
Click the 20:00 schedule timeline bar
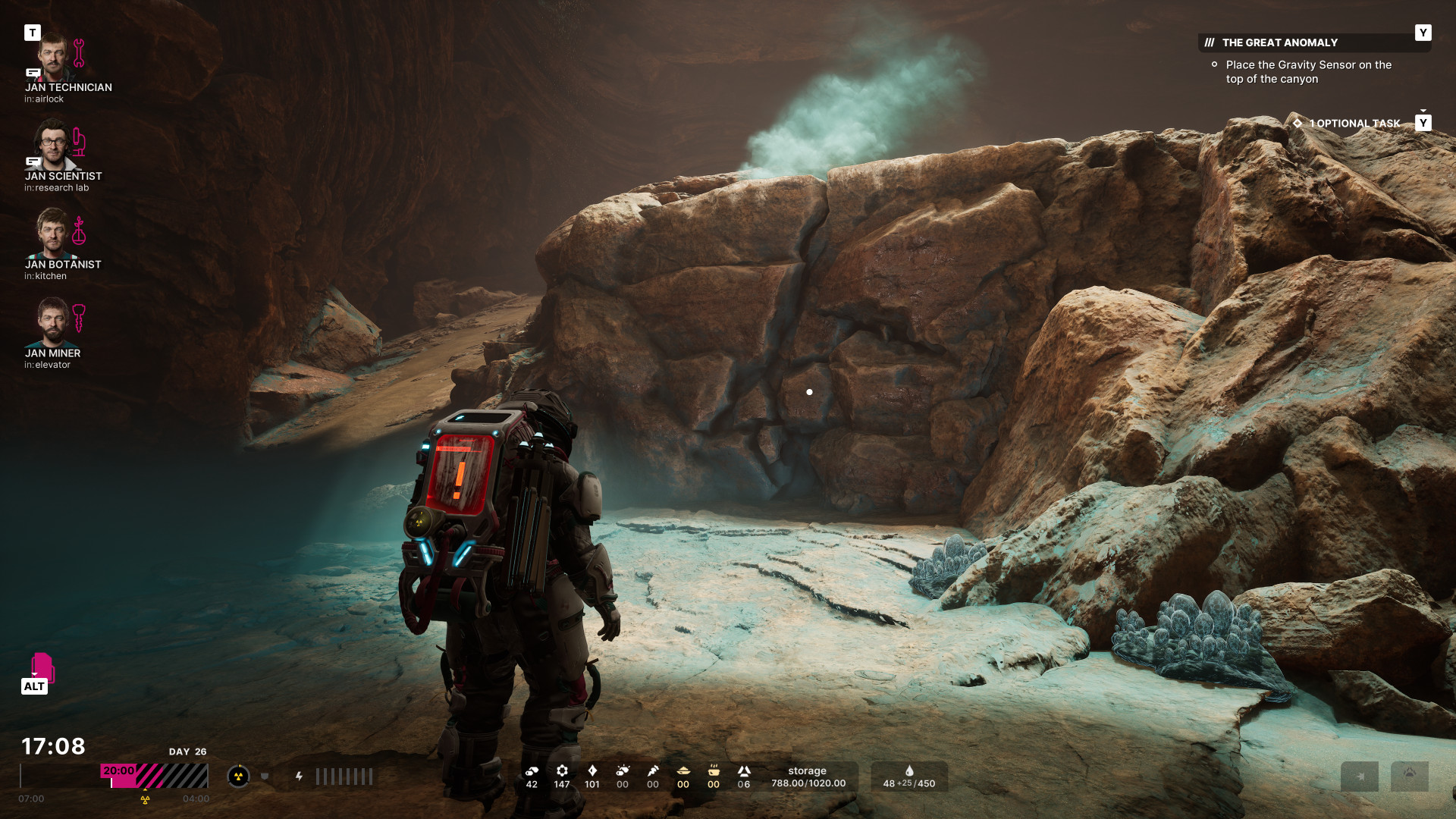154,776
